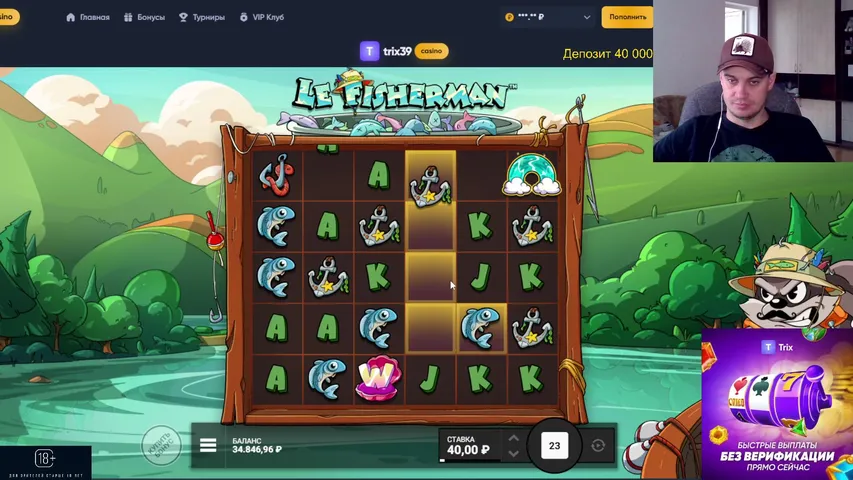The height and width of the screenshot is (480, 853).
Task: Increase the bet with the up arrow
Action: (x=513, y=437)
